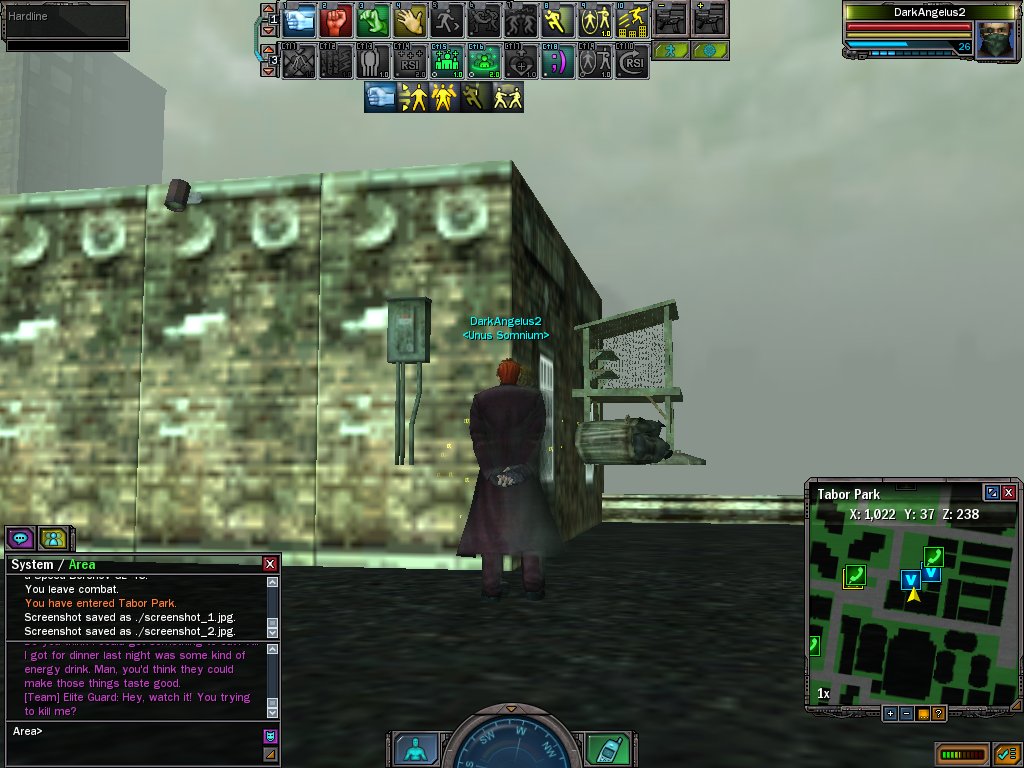Open the purple speech bubble chat button
This screenshot has width=1024, height=768.
pos(21,538)
